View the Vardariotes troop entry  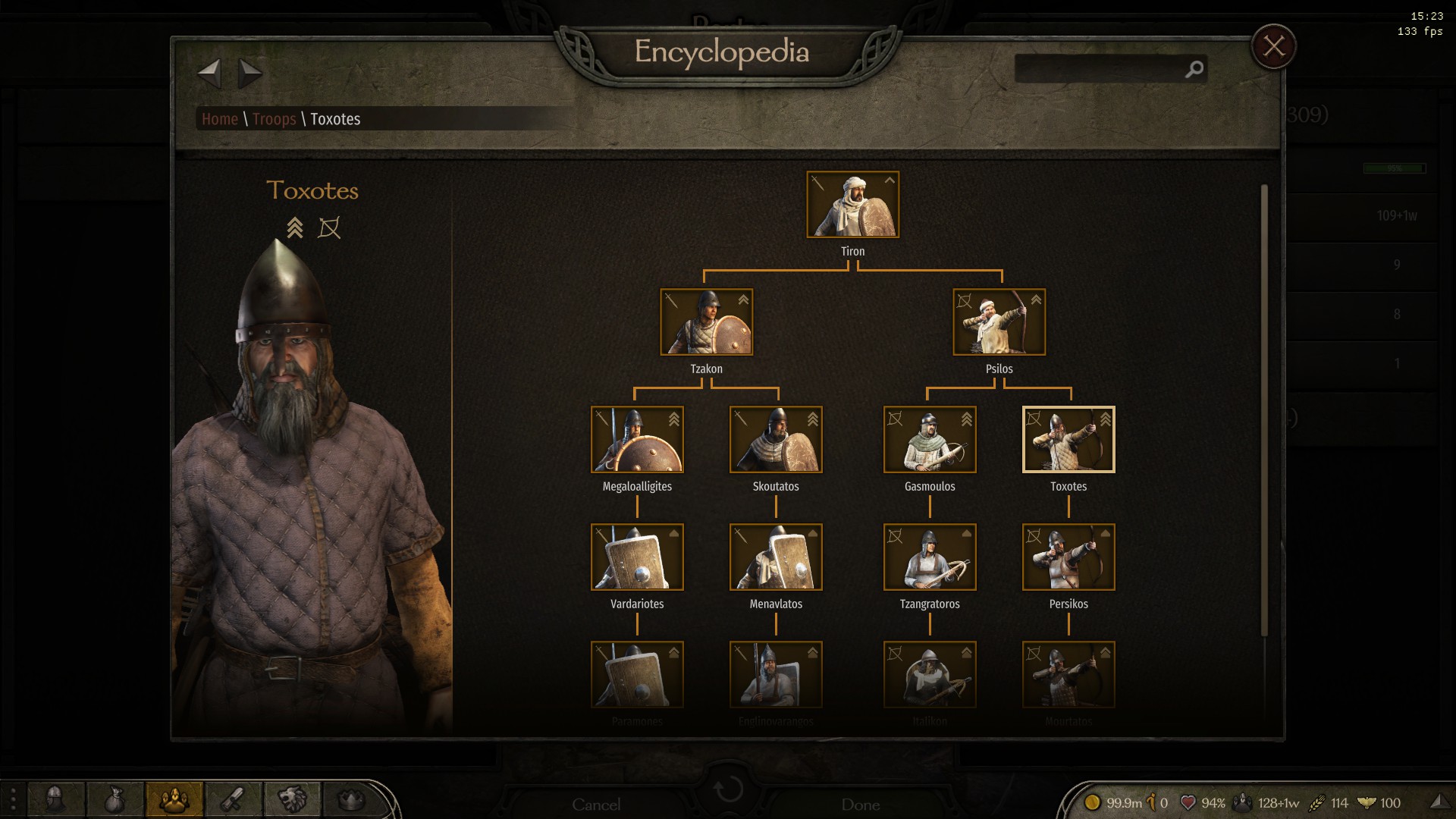tap(637, 557)
